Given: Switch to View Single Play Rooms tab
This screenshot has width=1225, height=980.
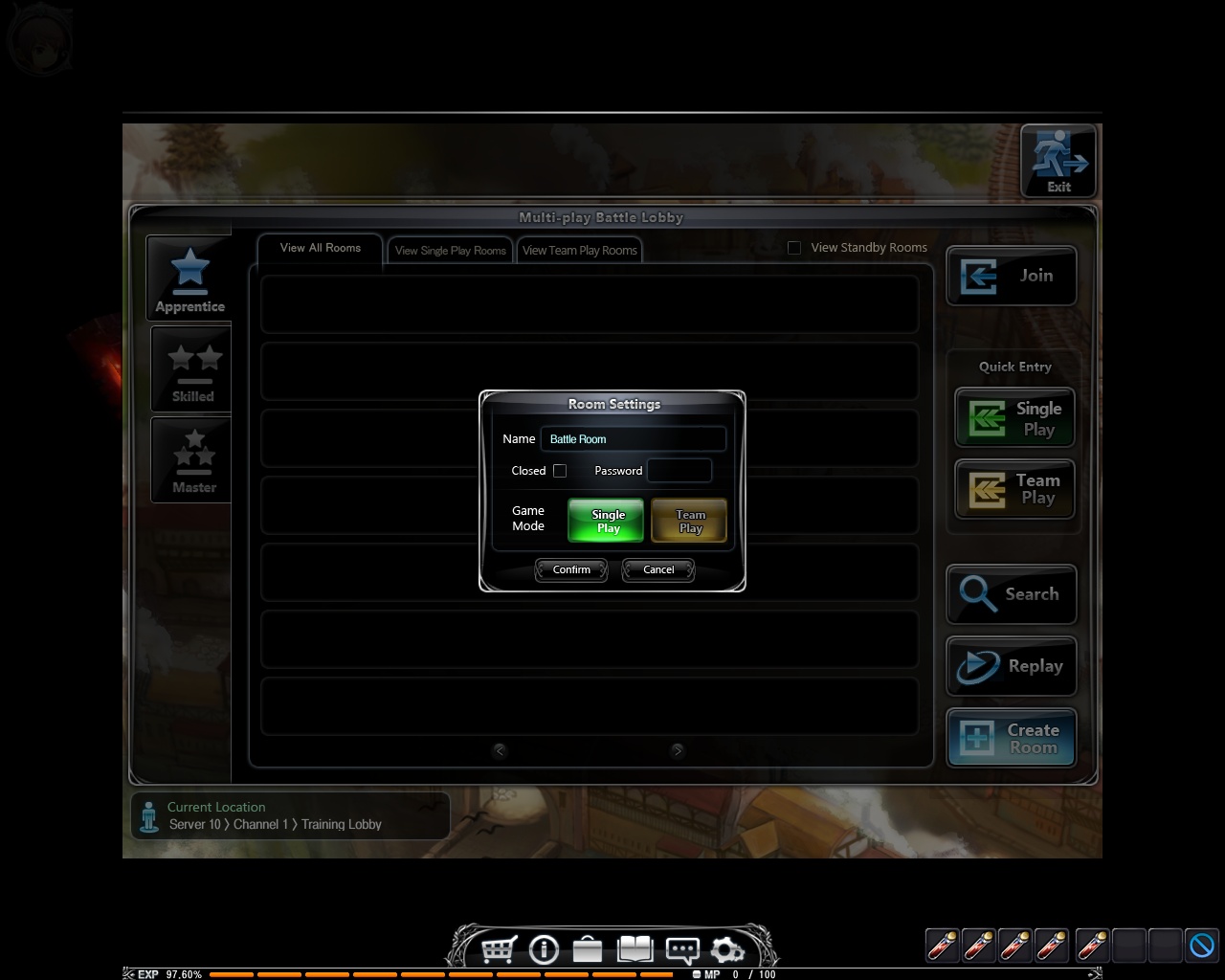Looking at the screenshot, I should pos(450,251).
